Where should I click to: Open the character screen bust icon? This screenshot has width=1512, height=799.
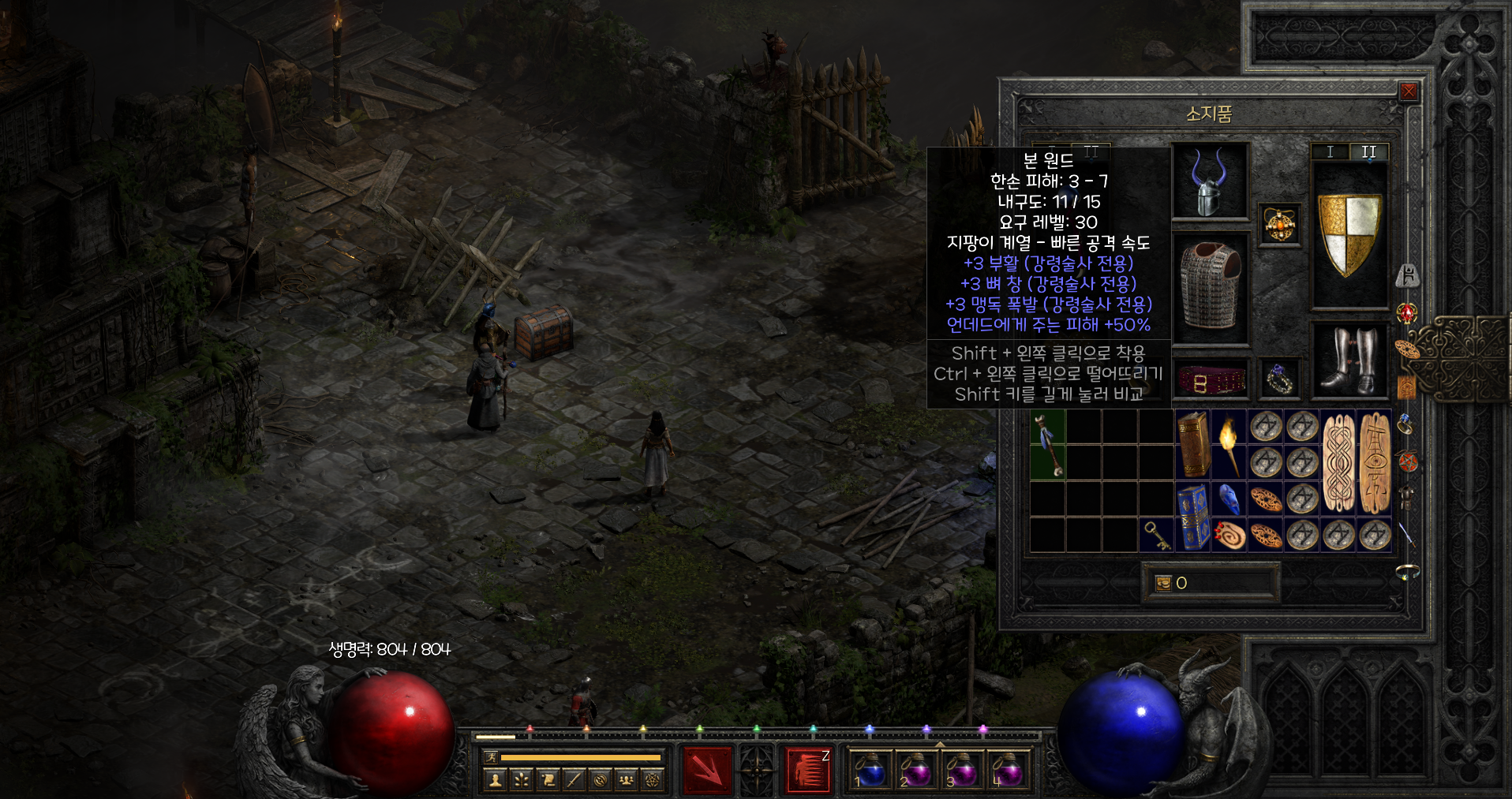click(496, 780)
